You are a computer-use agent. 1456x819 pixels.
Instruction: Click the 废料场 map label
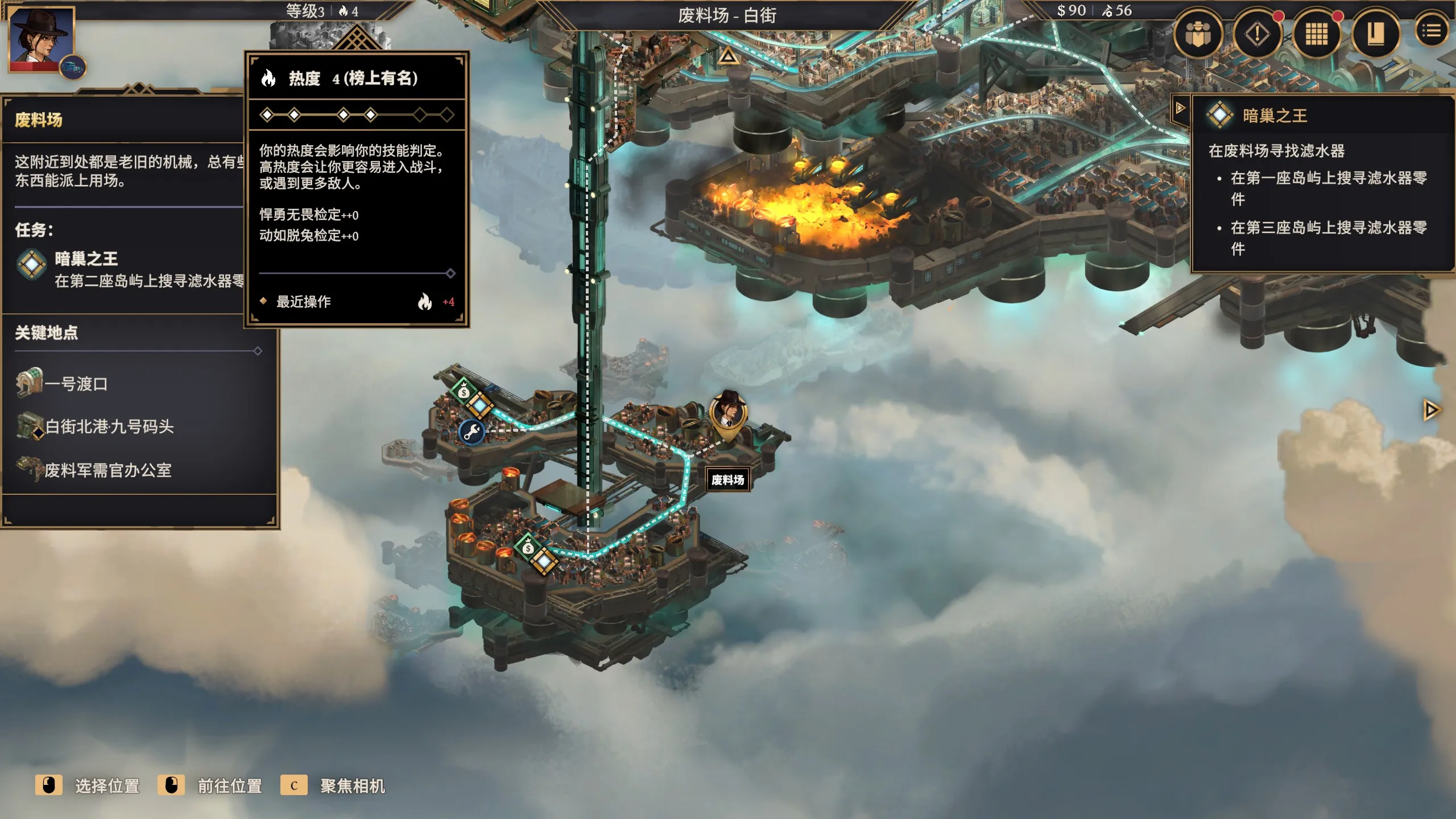[727, 480]
